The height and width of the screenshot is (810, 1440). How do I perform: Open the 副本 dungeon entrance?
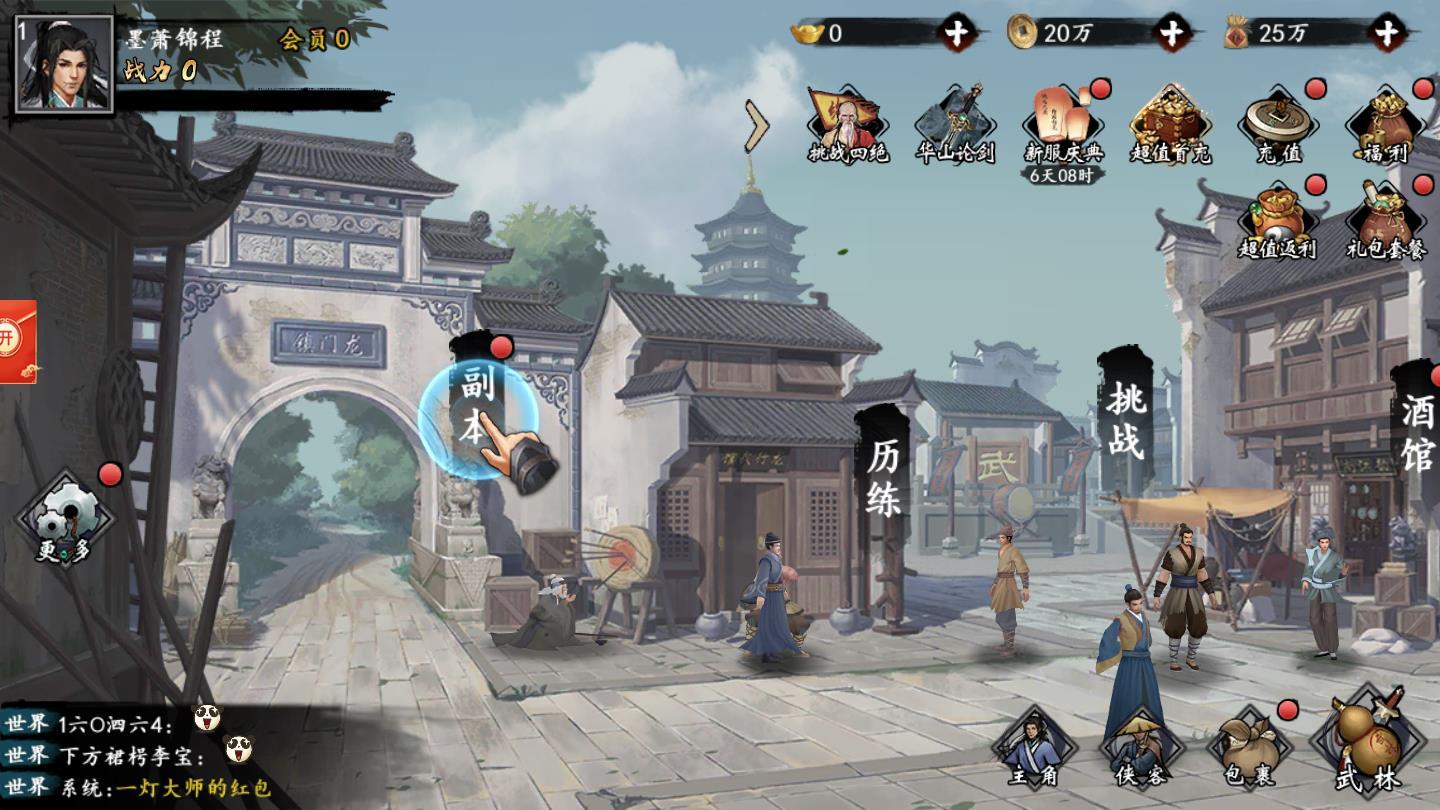[x=476, y=410]
